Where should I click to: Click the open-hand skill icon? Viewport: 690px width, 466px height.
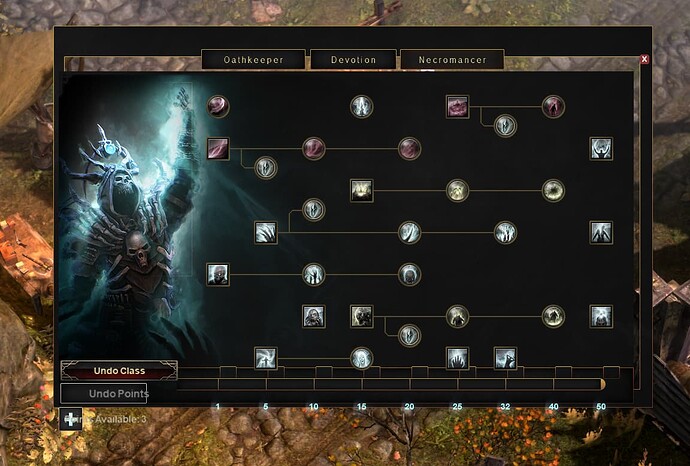coord(457,357)
